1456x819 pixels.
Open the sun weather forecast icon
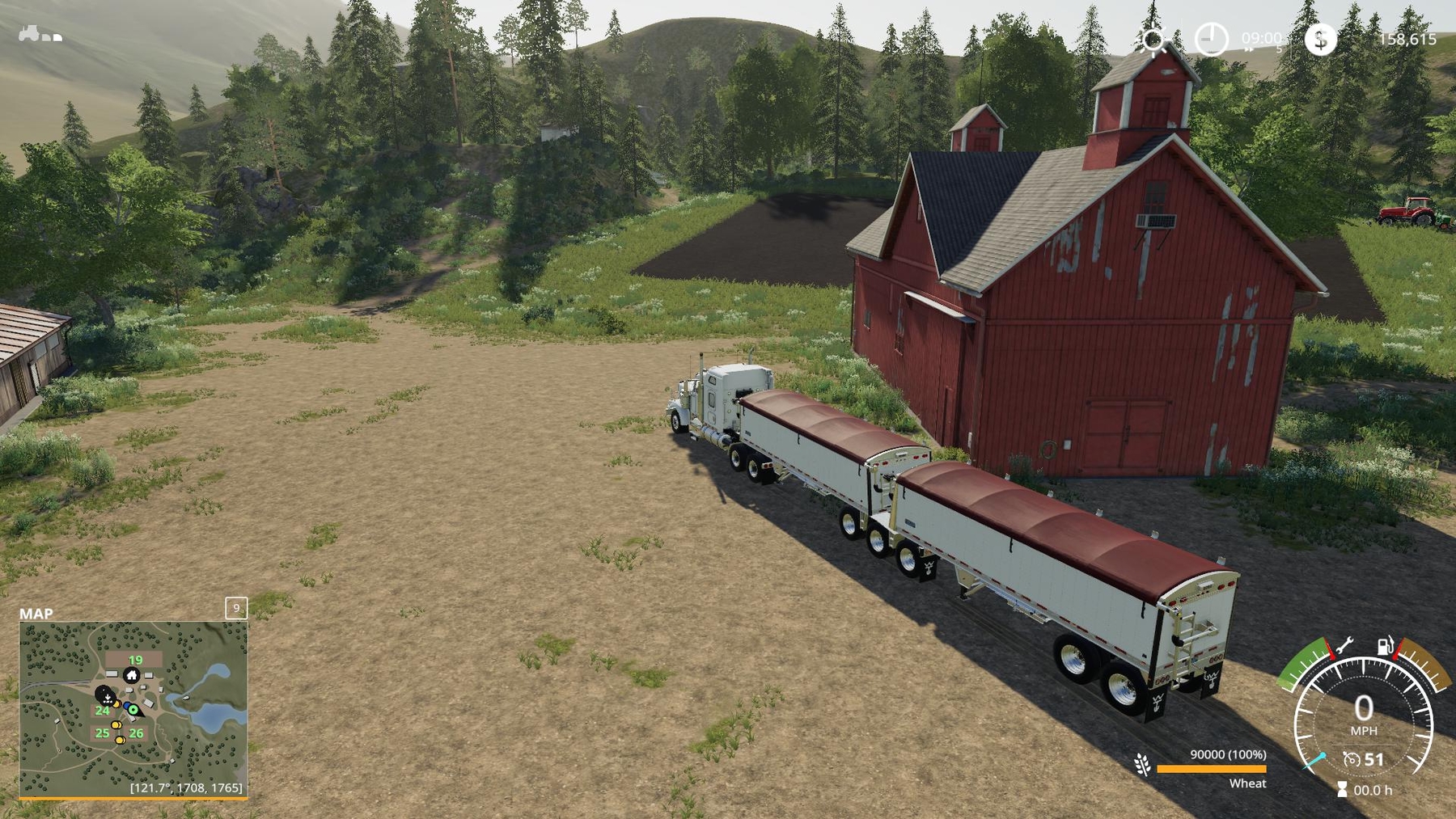pos(1153,40)
